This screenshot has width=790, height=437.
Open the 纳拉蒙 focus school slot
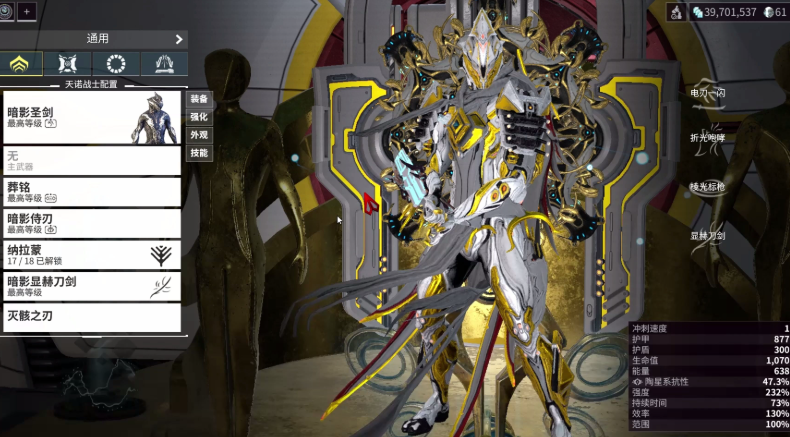(92, 254)
